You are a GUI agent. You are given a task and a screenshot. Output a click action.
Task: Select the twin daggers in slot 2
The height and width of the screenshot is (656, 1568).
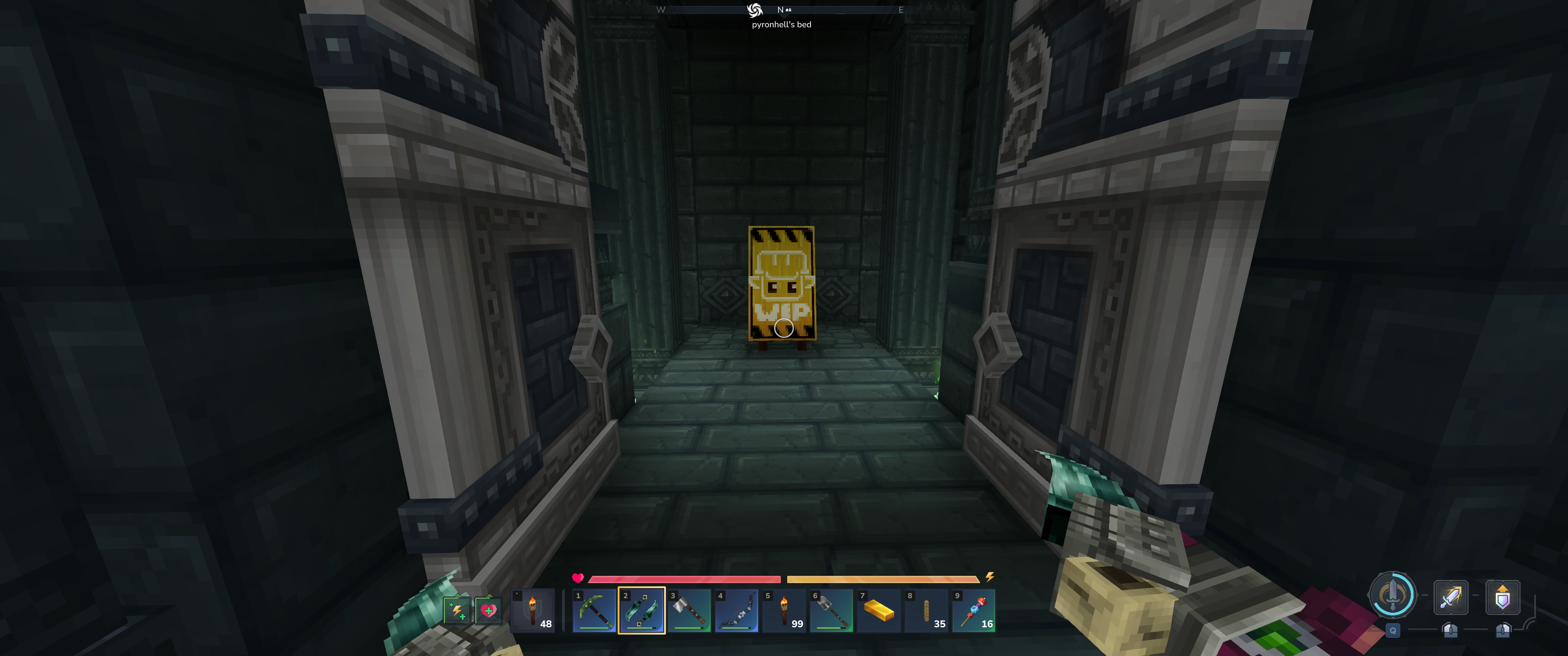click(642, 610)
